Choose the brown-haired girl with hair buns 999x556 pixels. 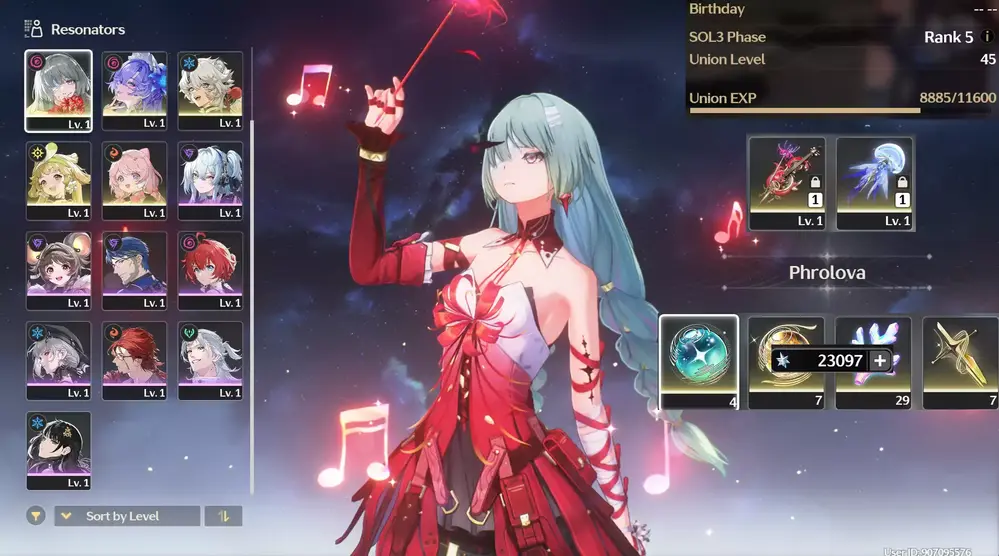tap(59, 271)
